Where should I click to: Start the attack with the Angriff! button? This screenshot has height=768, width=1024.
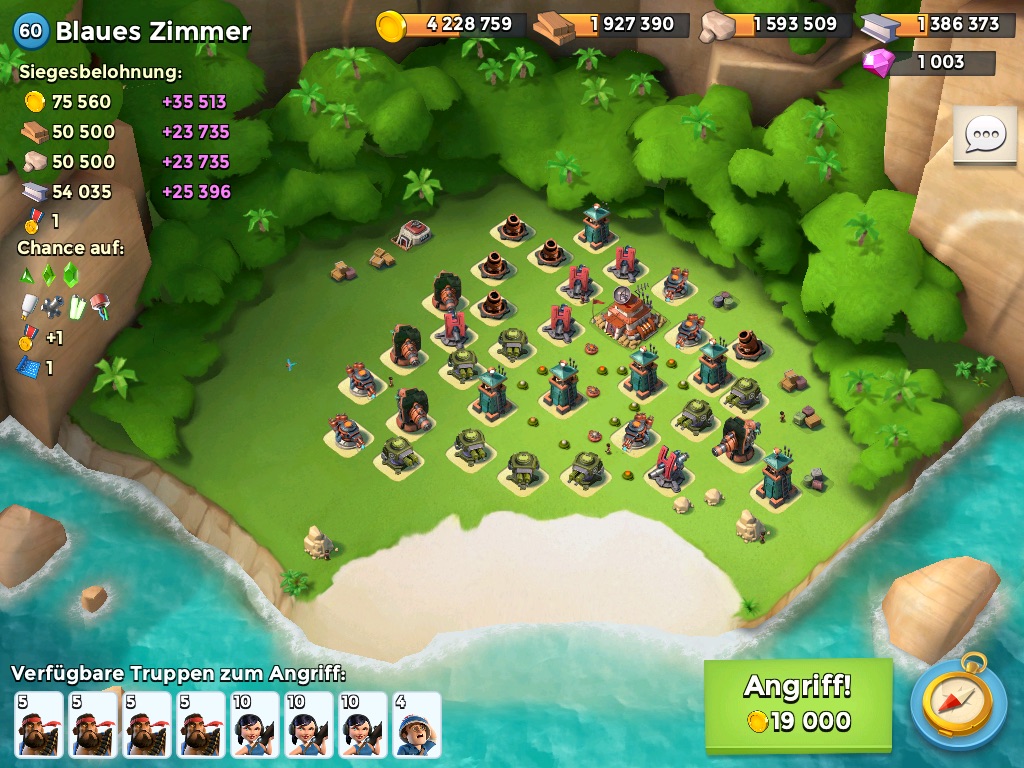pos(798,703)
